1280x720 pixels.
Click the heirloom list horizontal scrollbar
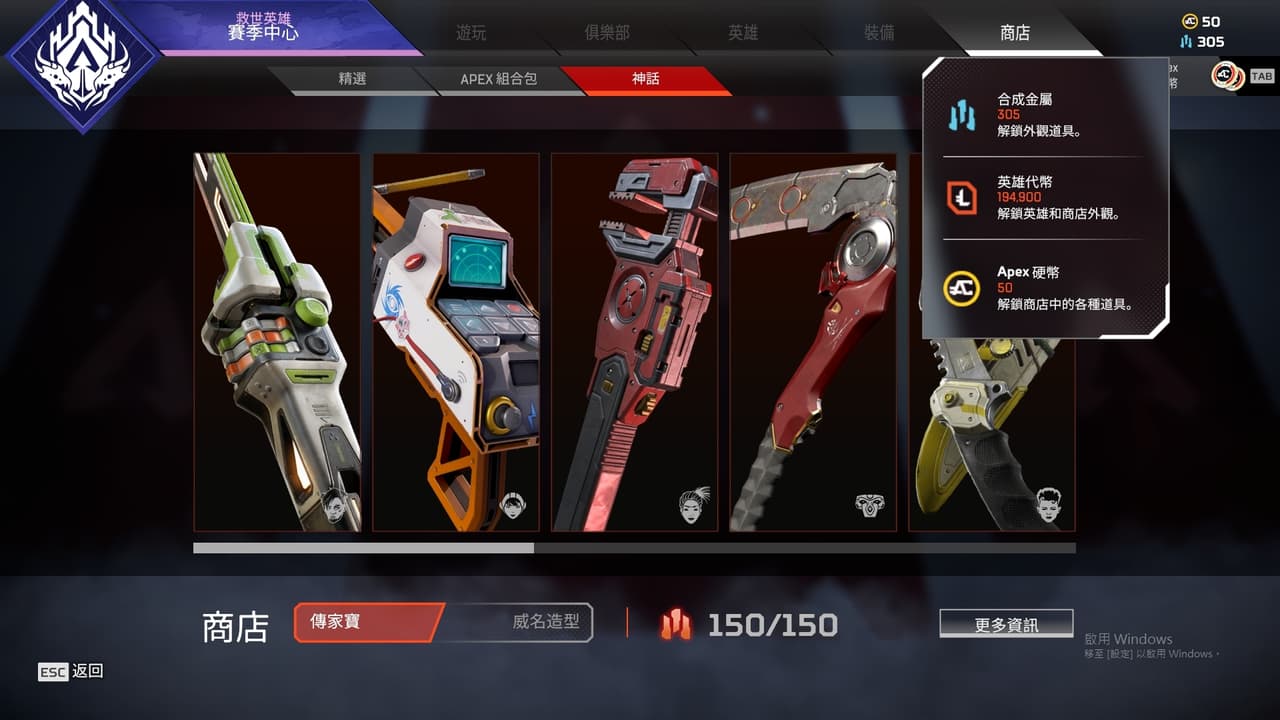click(x=634, y=548)
